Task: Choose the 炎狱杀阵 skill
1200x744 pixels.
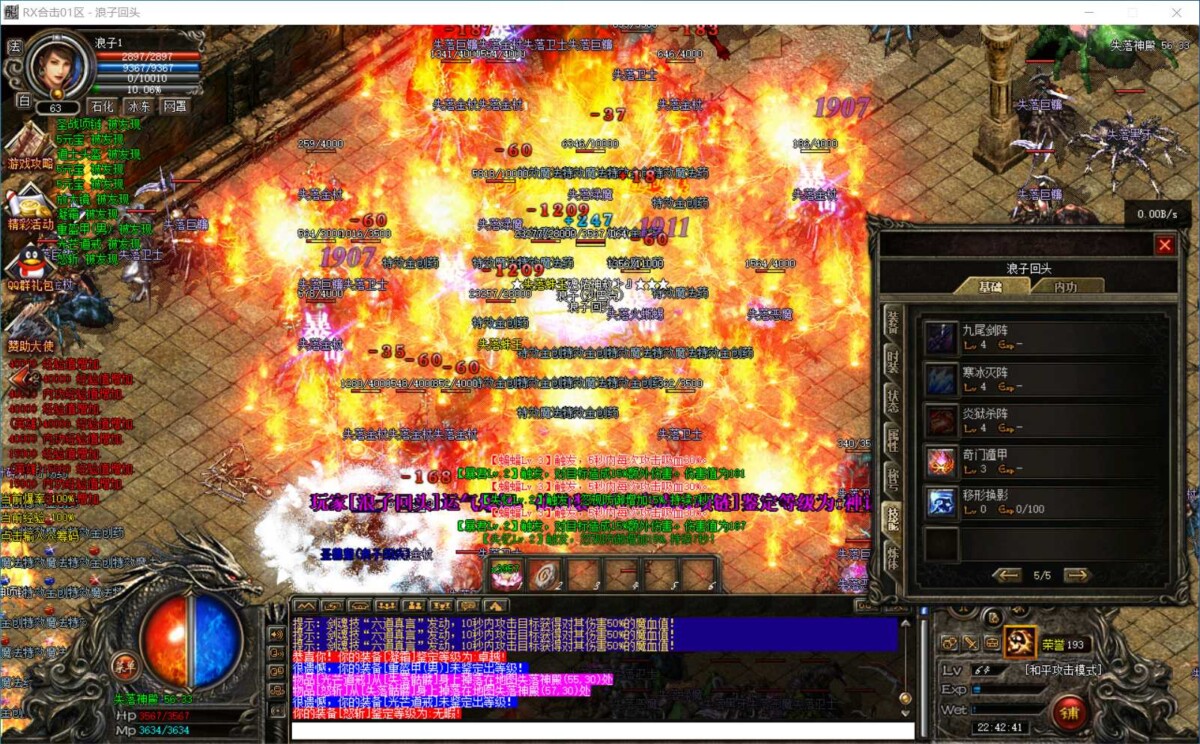Action: tap(941, 420)
